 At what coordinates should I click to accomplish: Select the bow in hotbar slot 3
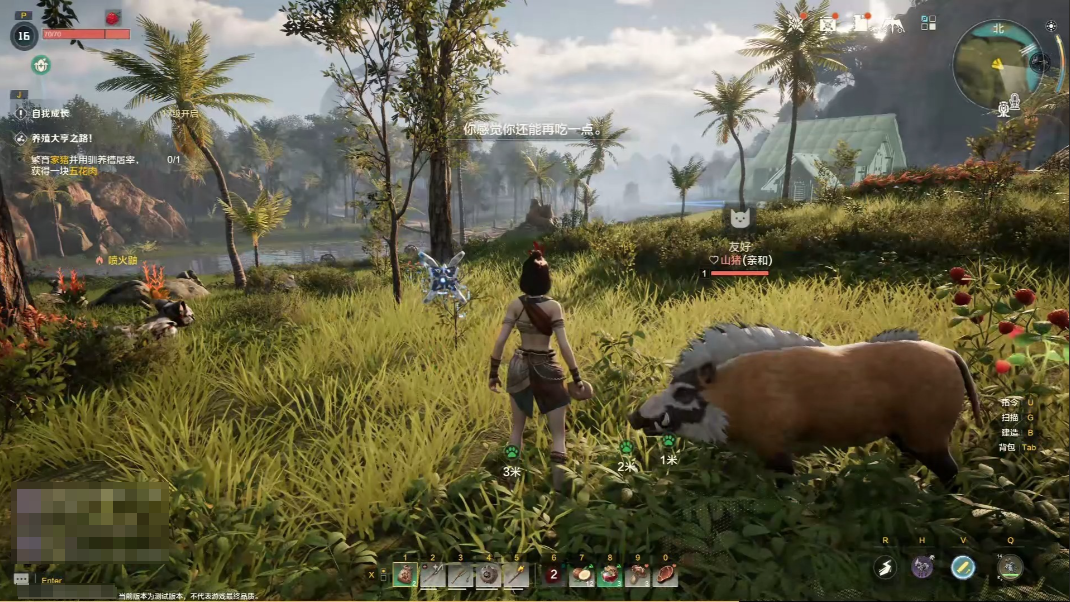(460, 574)
